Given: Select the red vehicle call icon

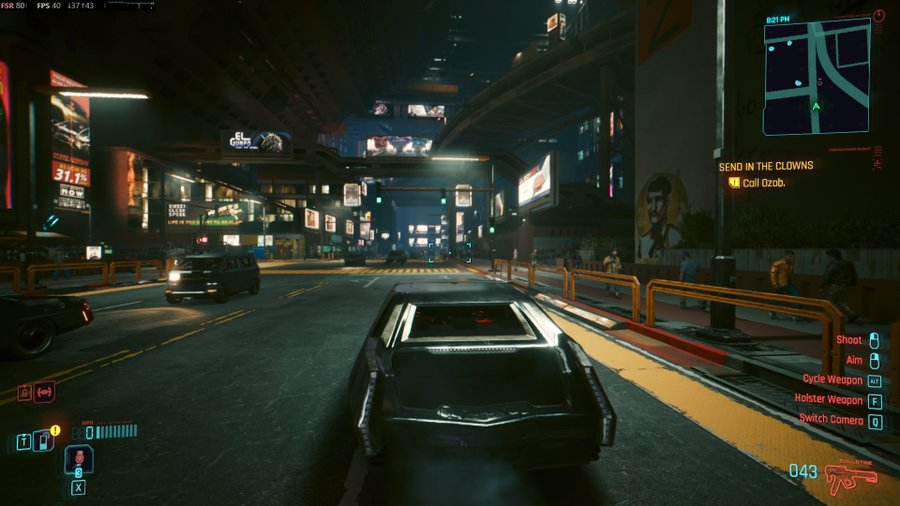Looking at the screenshot, I should click(44, 393).
